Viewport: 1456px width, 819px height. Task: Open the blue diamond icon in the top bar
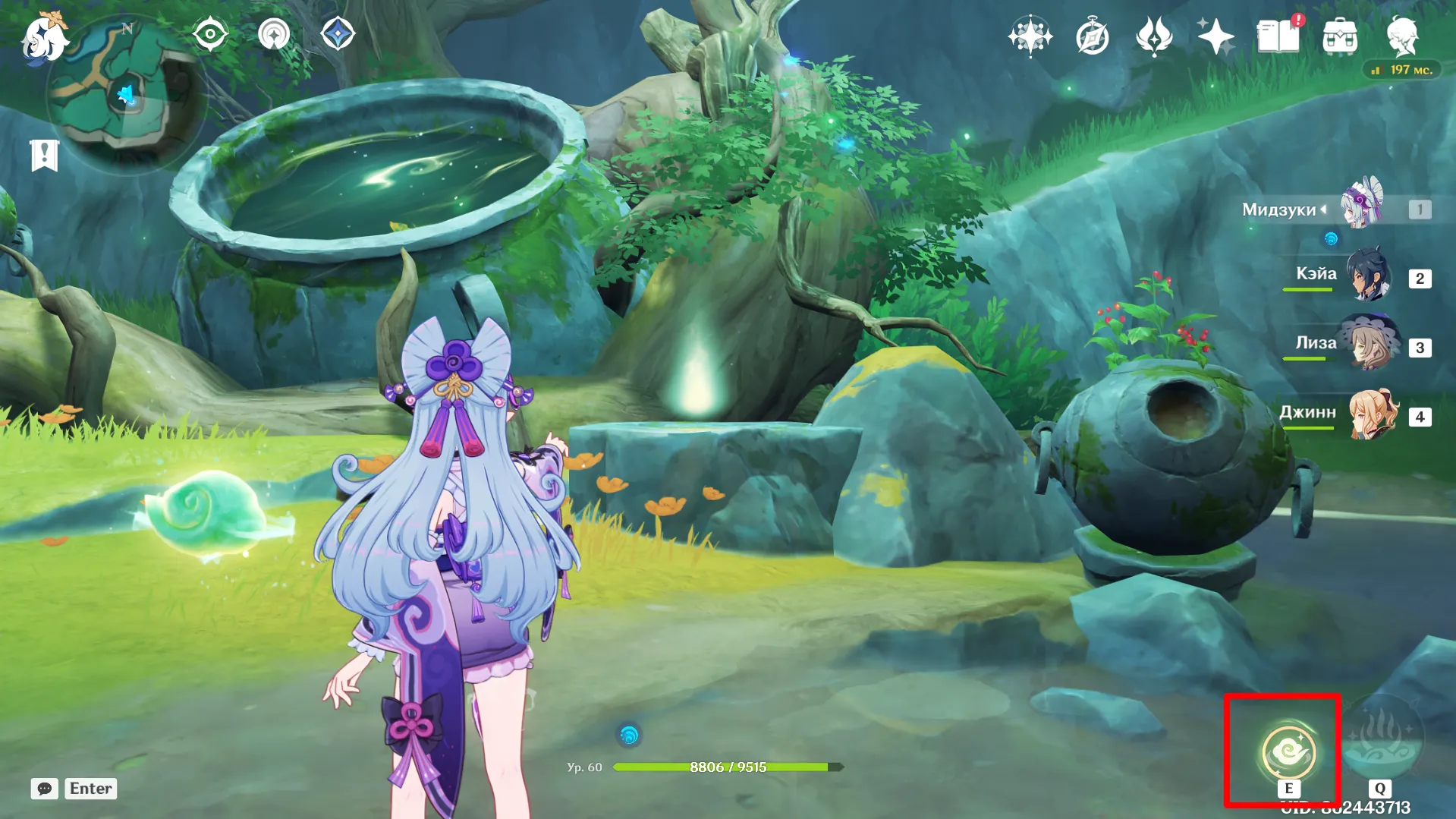point(338,35)
